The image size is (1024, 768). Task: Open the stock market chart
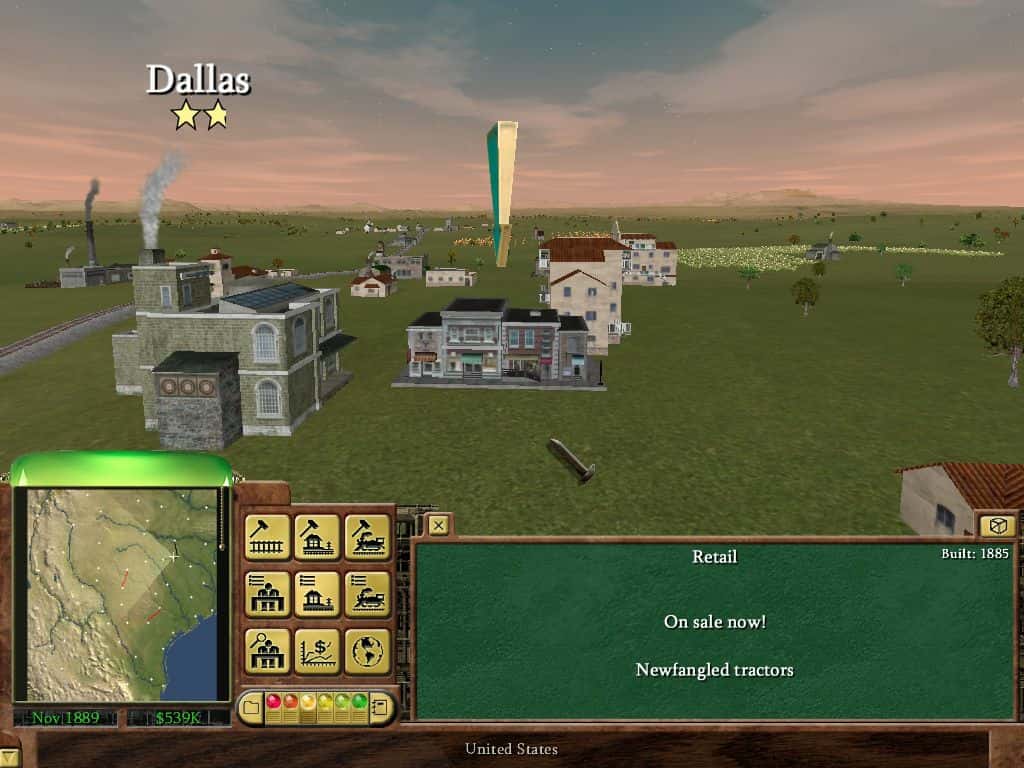point(317,651)
